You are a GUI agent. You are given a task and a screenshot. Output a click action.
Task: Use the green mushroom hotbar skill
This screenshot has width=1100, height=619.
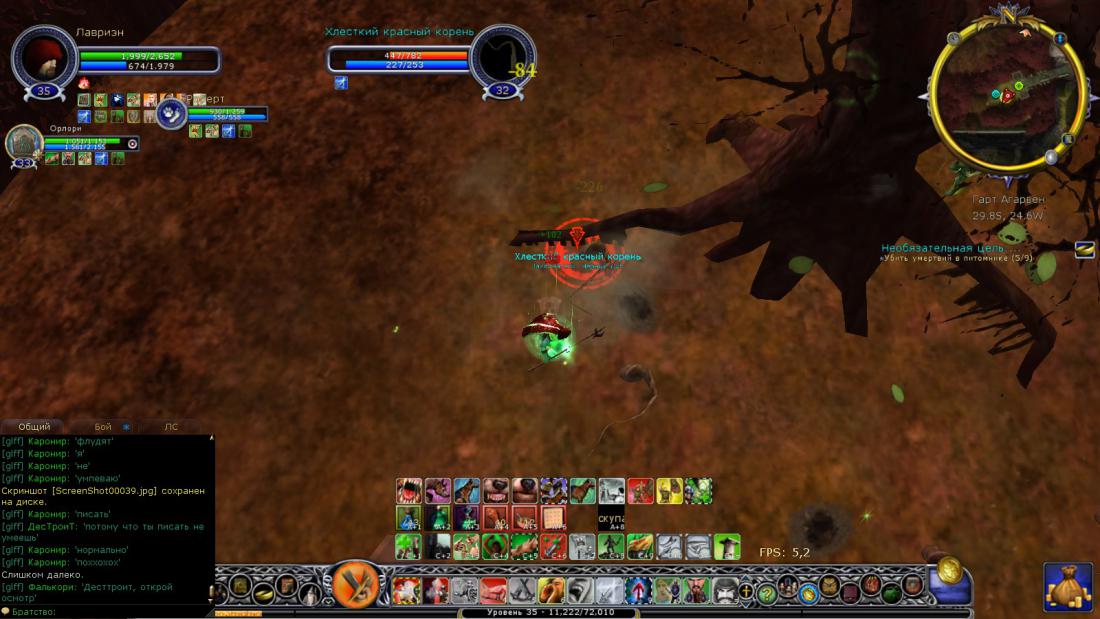pos(727,546)
